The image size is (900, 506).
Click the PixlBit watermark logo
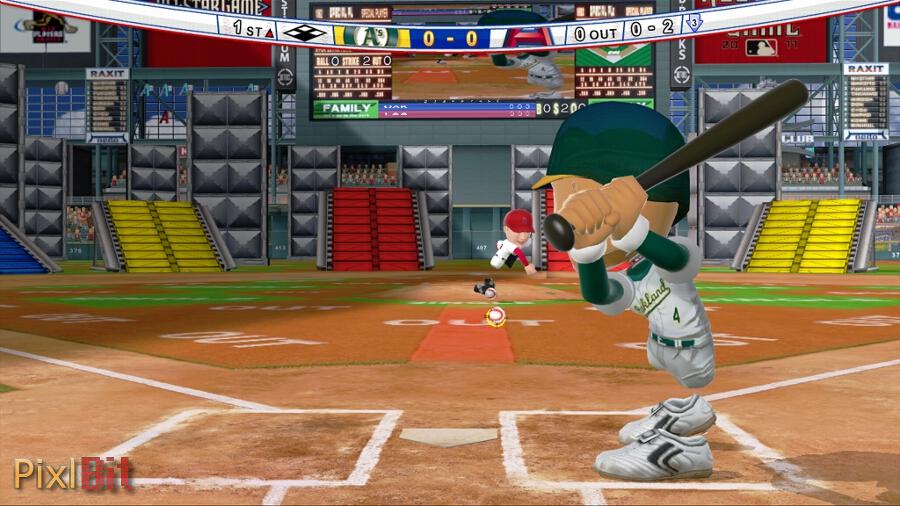(73, 473)
